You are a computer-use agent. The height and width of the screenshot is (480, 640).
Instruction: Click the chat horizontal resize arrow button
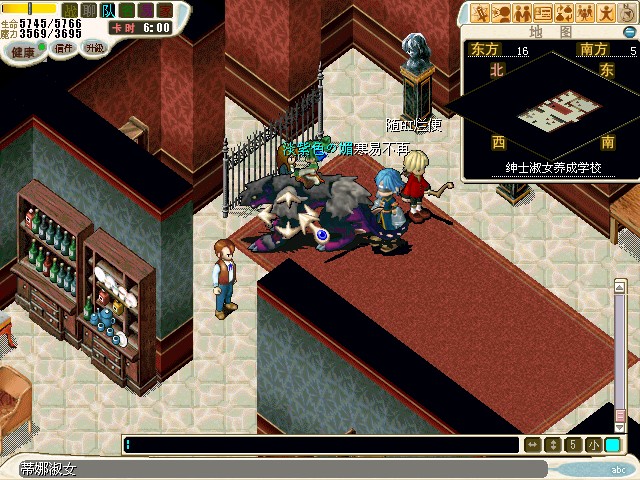tap(532, 444)
